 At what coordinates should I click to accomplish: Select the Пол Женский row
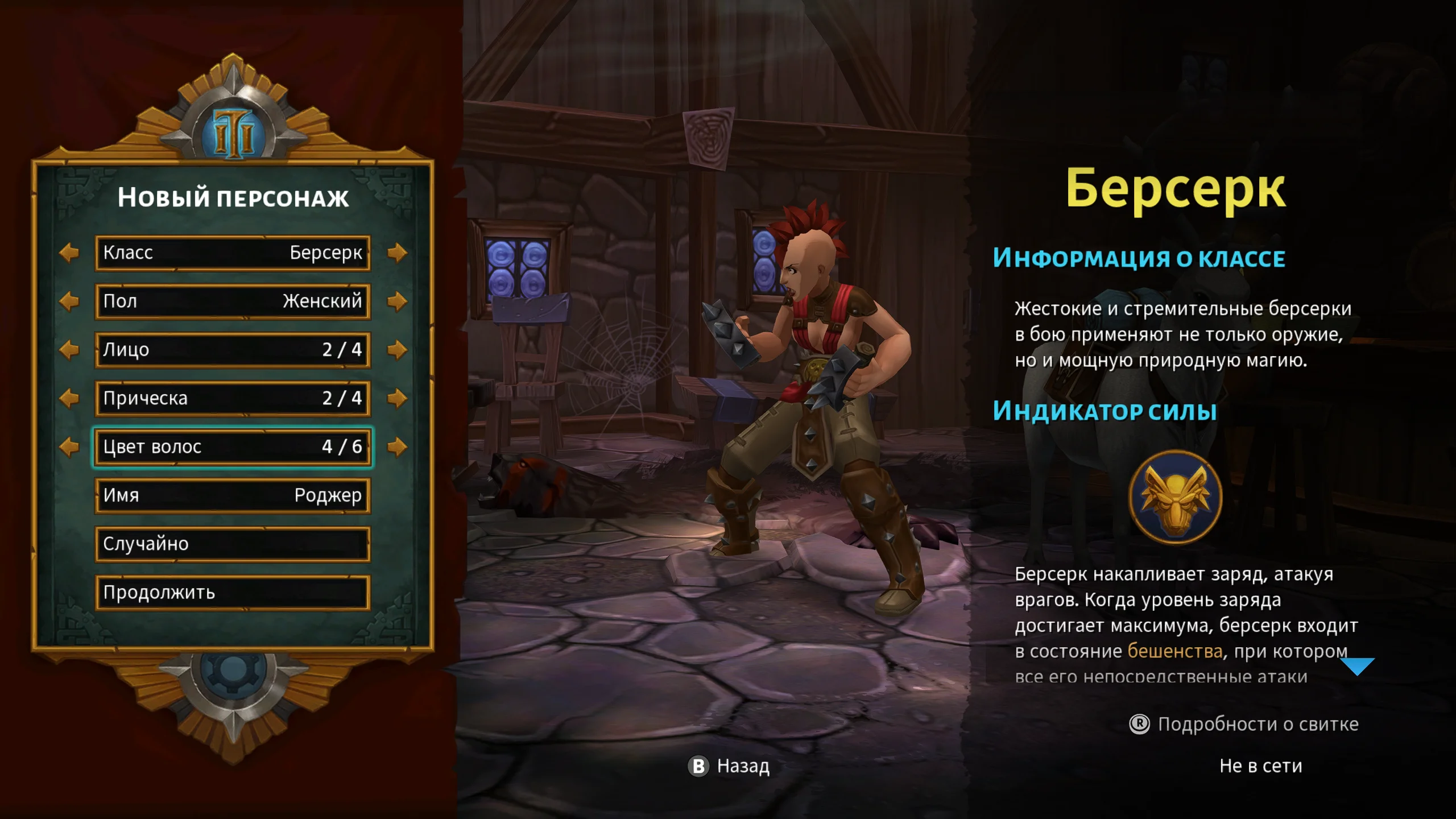click(233, 301)
